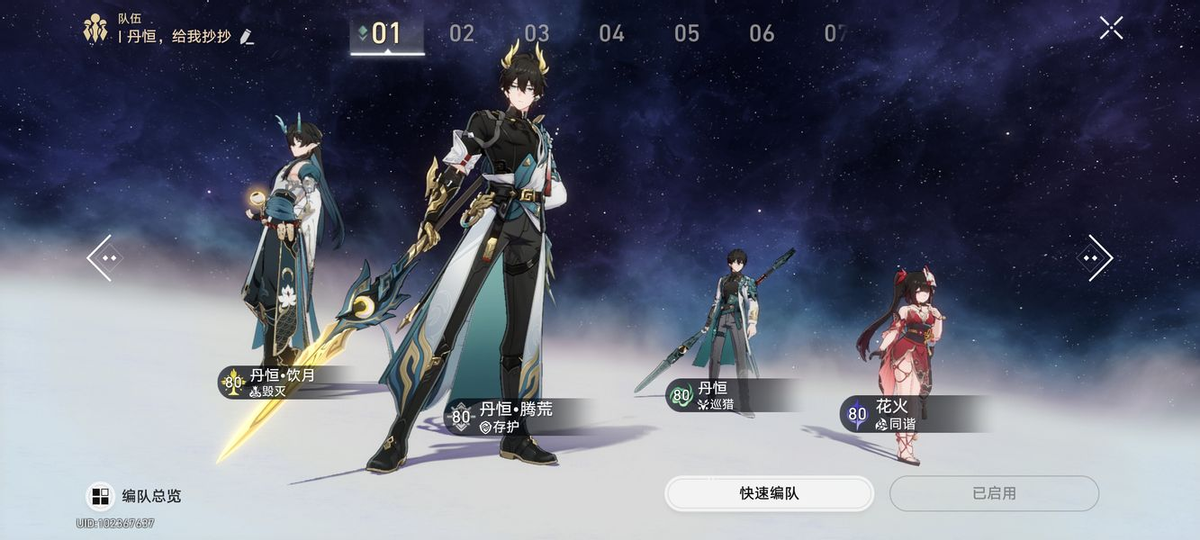Switch to team tab 03
1200x540 pixels.
pyautogui.click(x=537, y=34)
